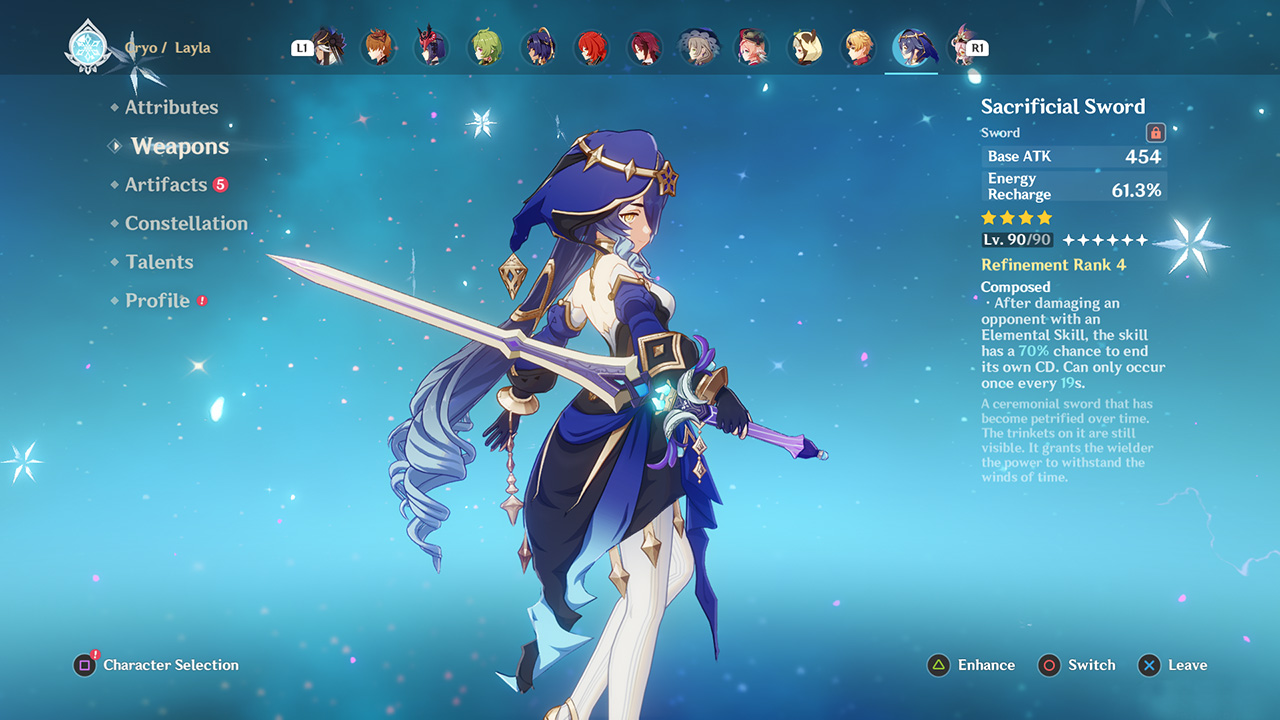
Task: Select the highlighted Layla portrait
Action: point(912,48)
